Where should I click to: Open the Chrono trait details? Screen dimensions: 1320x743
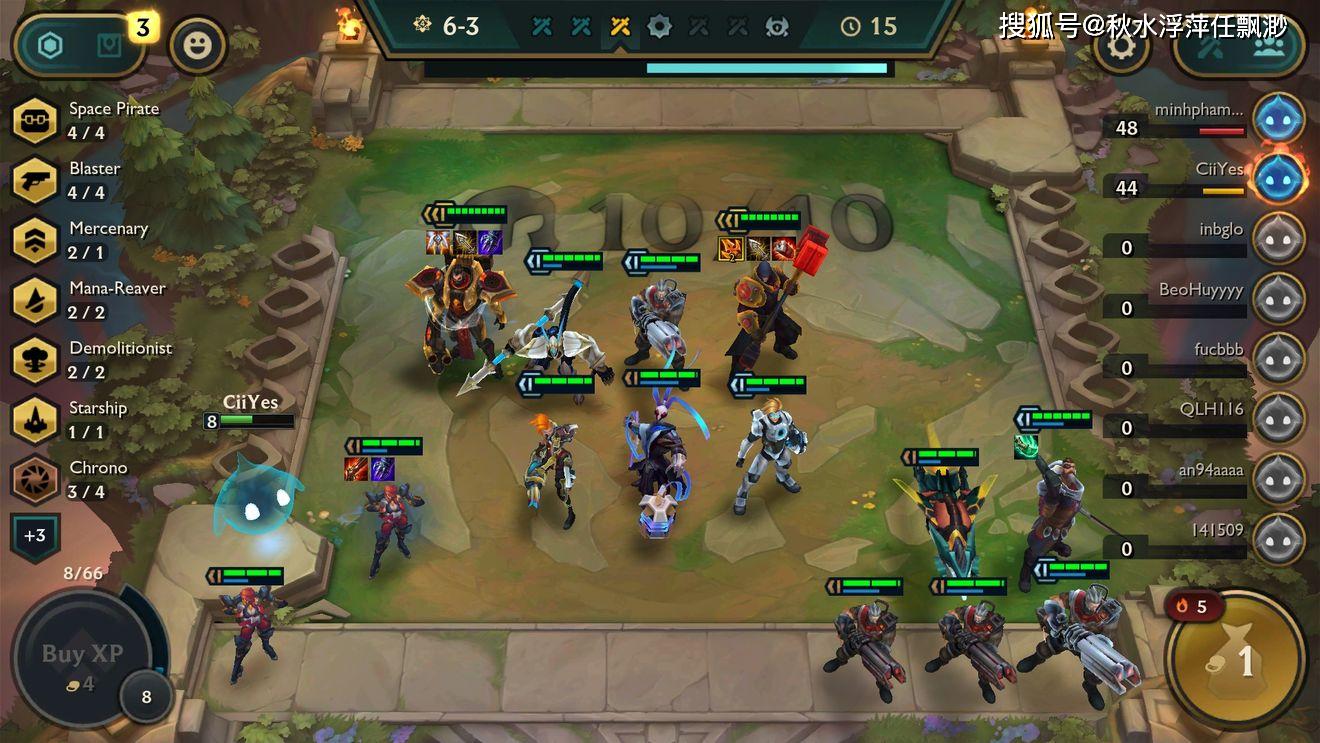[x=34, y=480]
